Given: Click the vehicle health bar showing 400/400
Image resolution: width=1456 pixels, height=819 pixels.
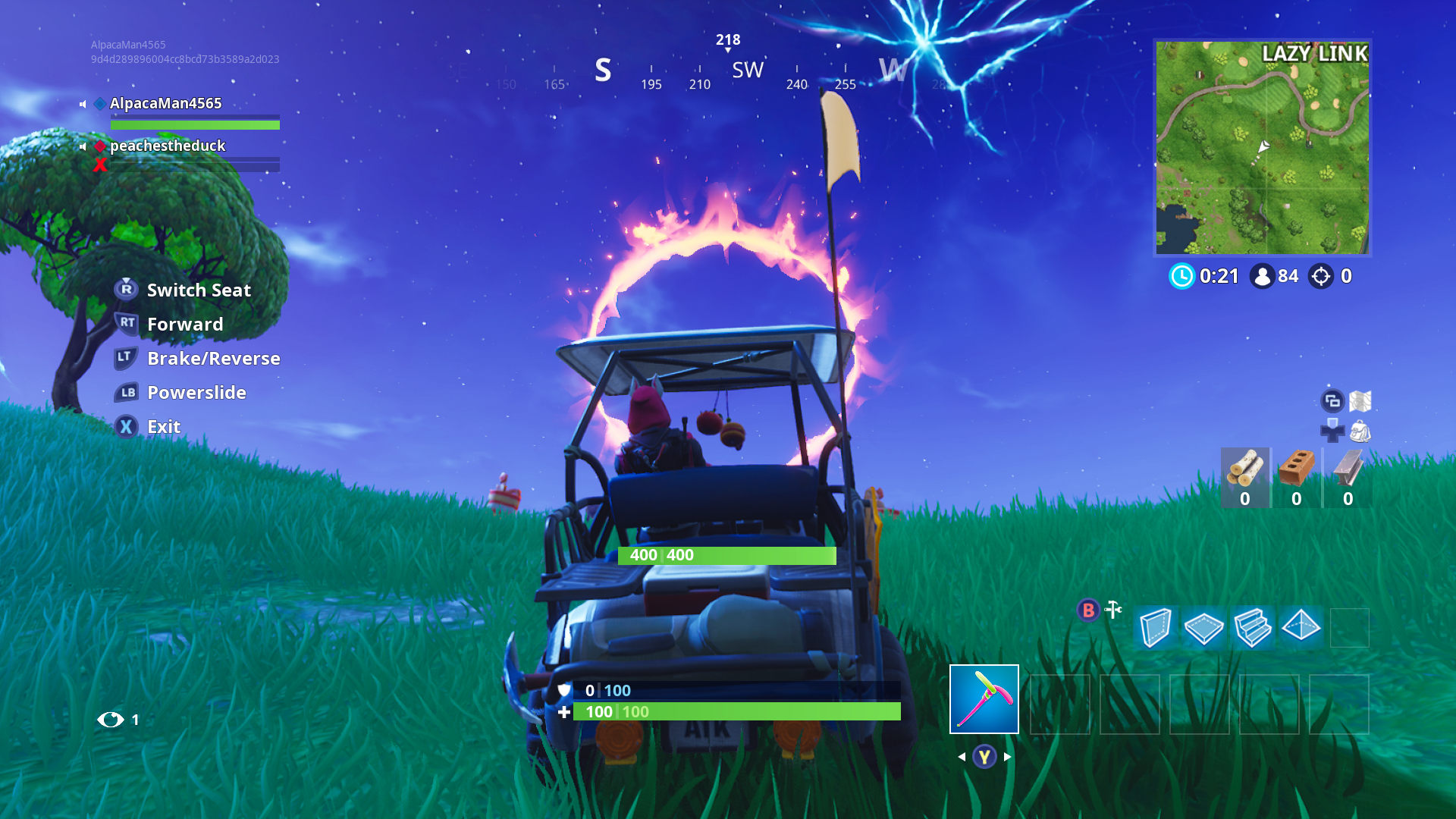Looking at the screenshot, I should pos(726,556).
